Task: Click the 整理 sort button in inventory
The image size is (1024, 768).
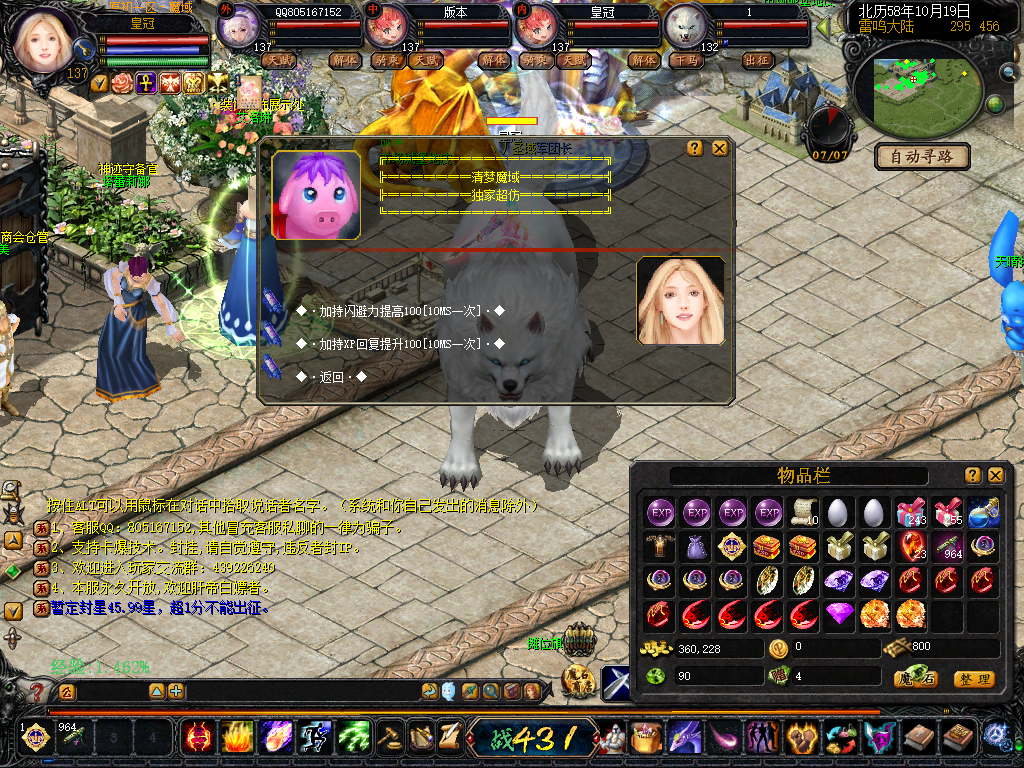Action: pos(973,679)
